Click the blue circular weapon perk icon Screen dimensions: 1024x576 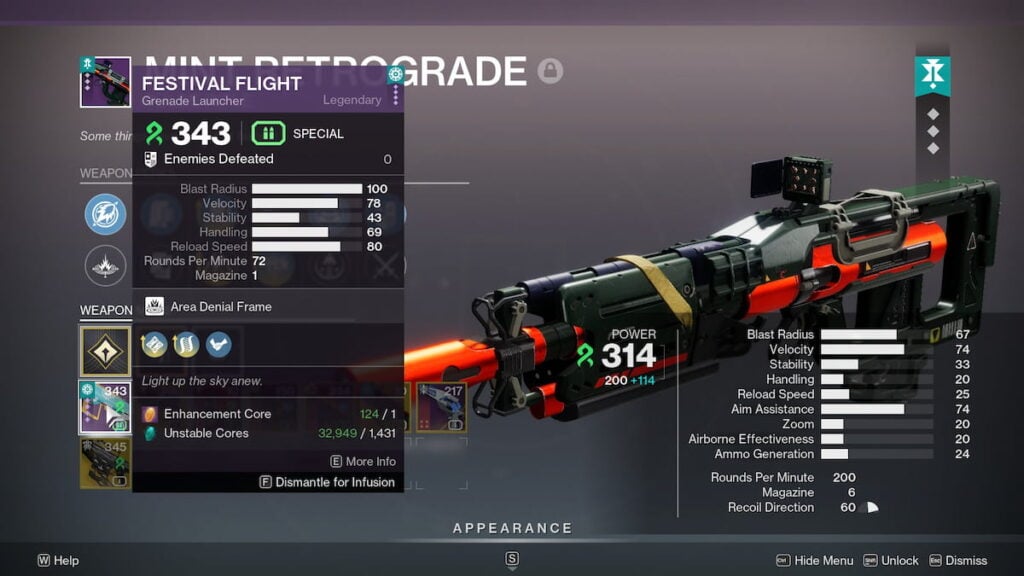tap(105, 214)
